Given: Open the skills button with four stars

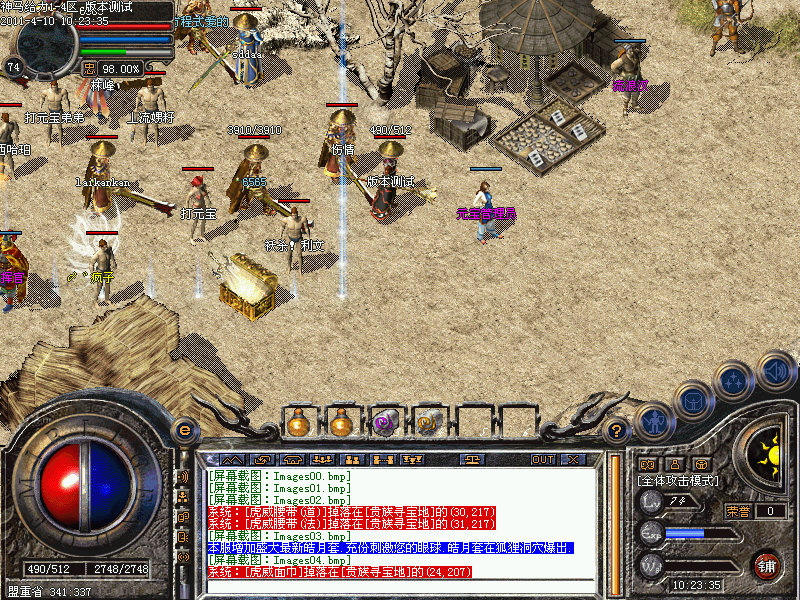Looking at the screenshot, I should point(735,380).
